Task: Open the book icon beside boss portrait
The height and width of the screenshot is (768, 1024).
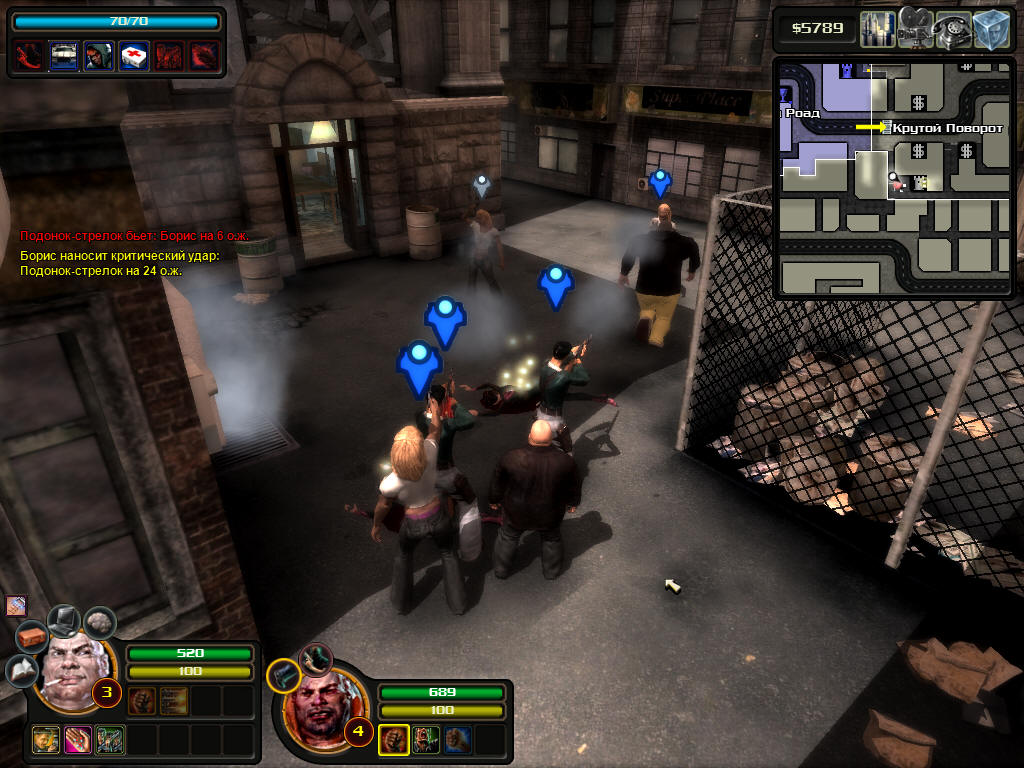Action: 20,670
